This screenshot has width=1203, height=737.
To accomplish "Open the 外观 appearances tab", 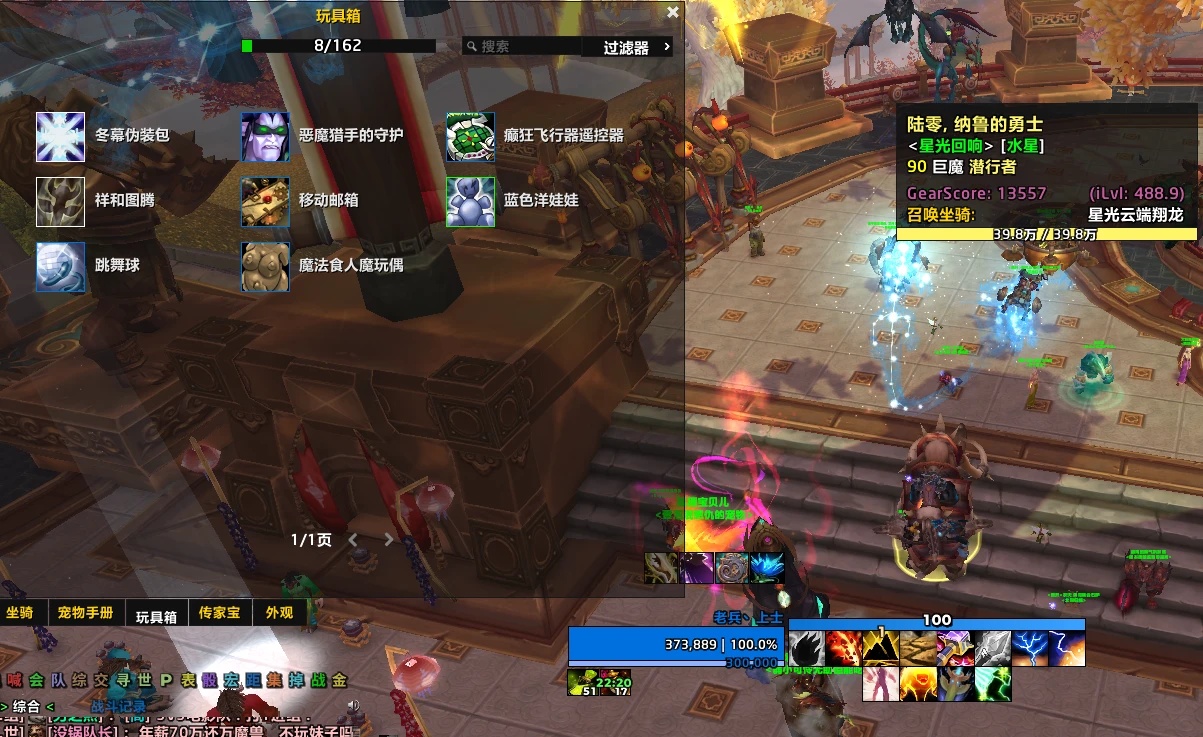I will [x=279, y=613].
